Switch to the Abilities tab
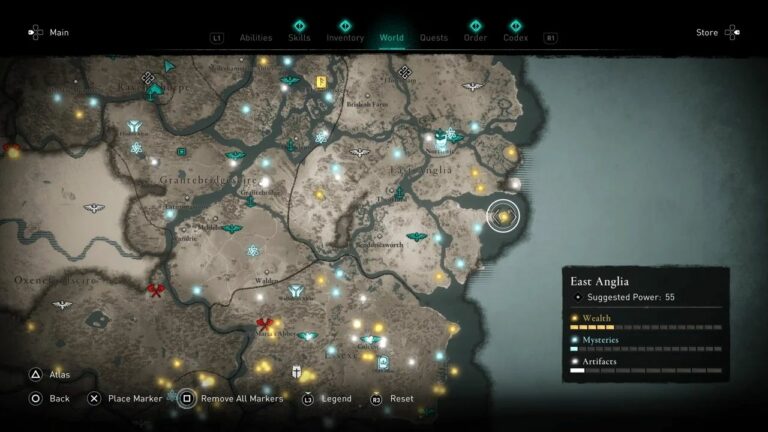The width and height of the screenshot is (768, 432). pyautogui.click(x=256, y=38)
